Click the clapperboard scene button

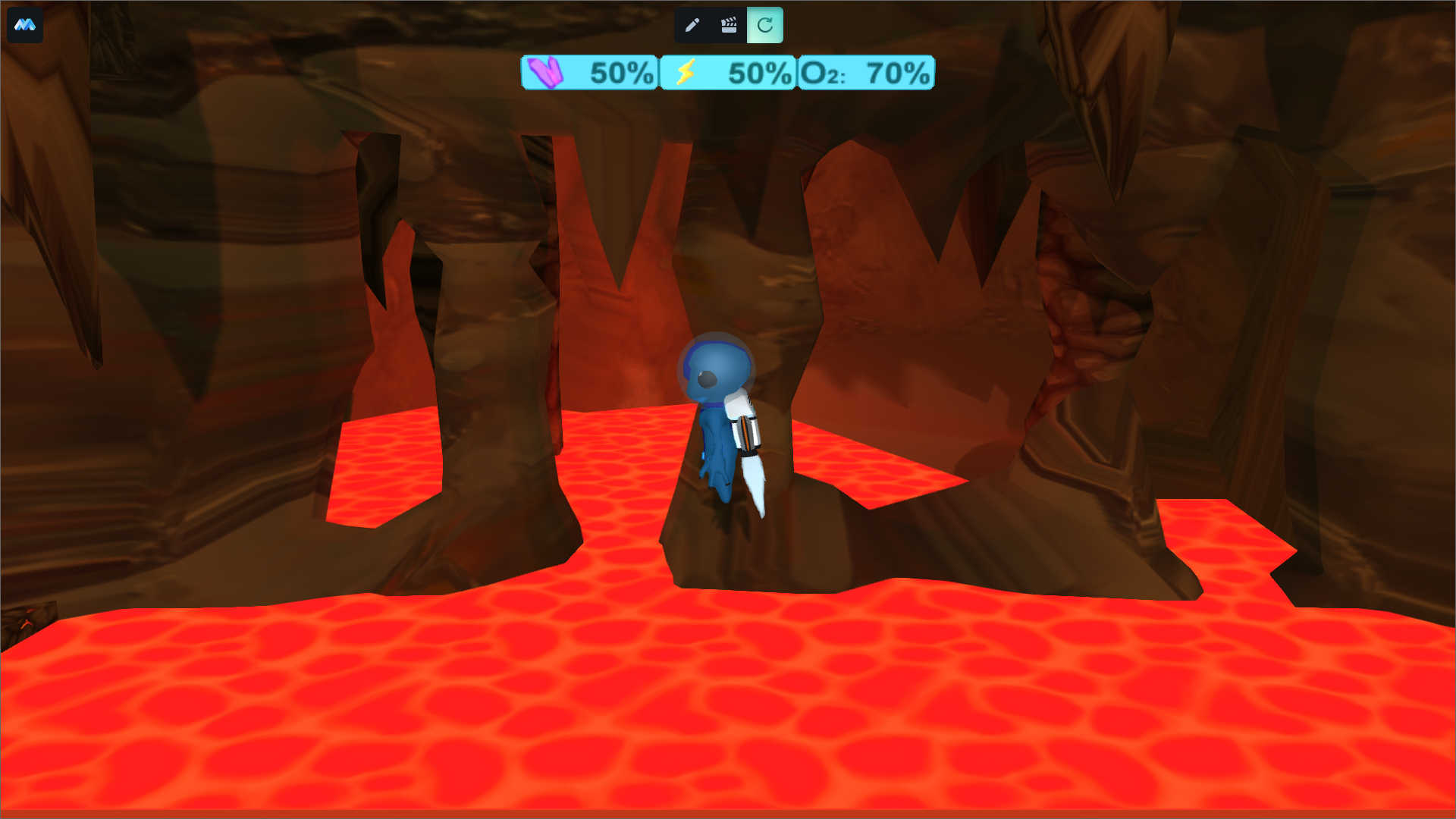tap(729, 25)
